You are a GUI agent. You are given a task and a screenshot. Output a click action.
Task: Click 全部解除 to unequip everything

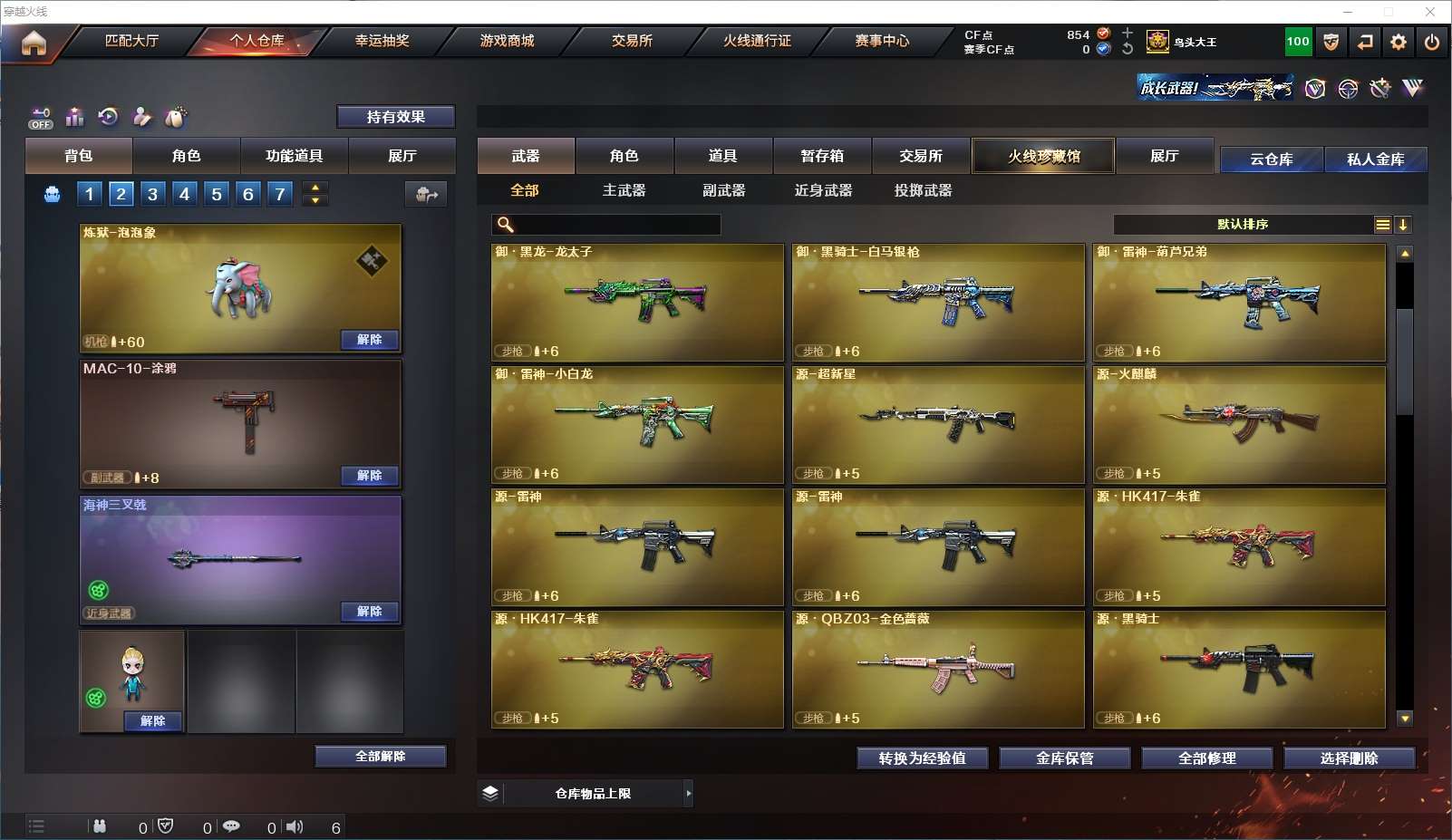381,757
